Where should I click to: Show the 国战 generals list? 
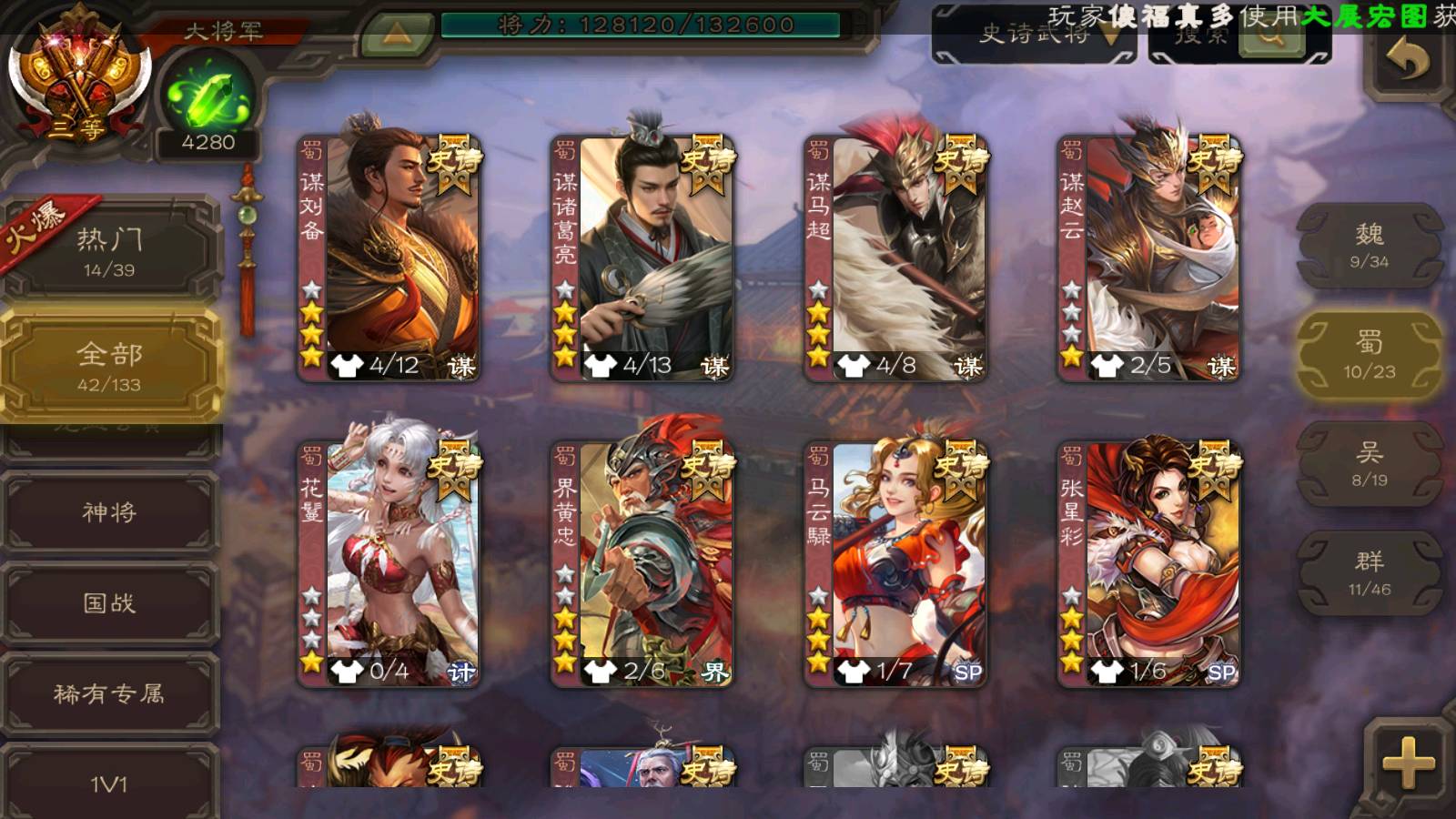[109, 603]
